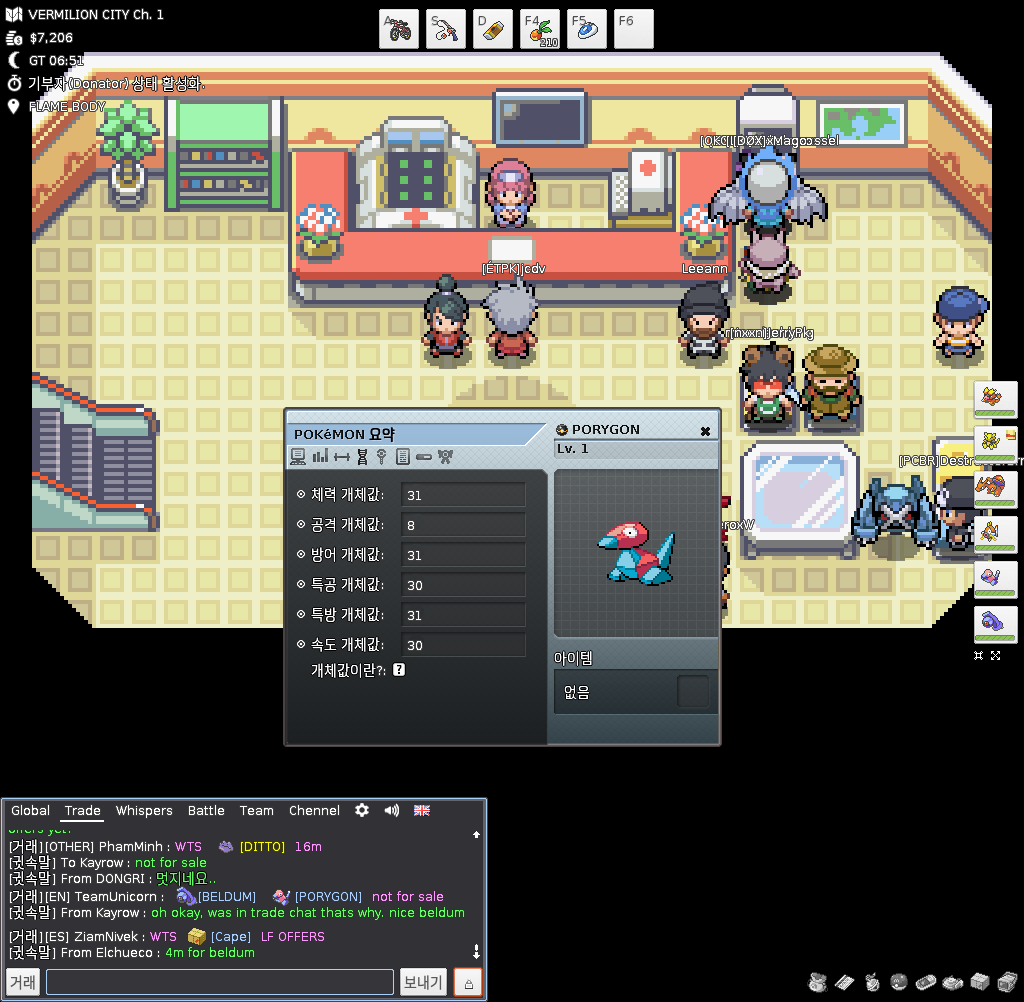Send the message with 보내기 button
Image resolution: width=1024 pixels, height=1002 pixels.
423,982
